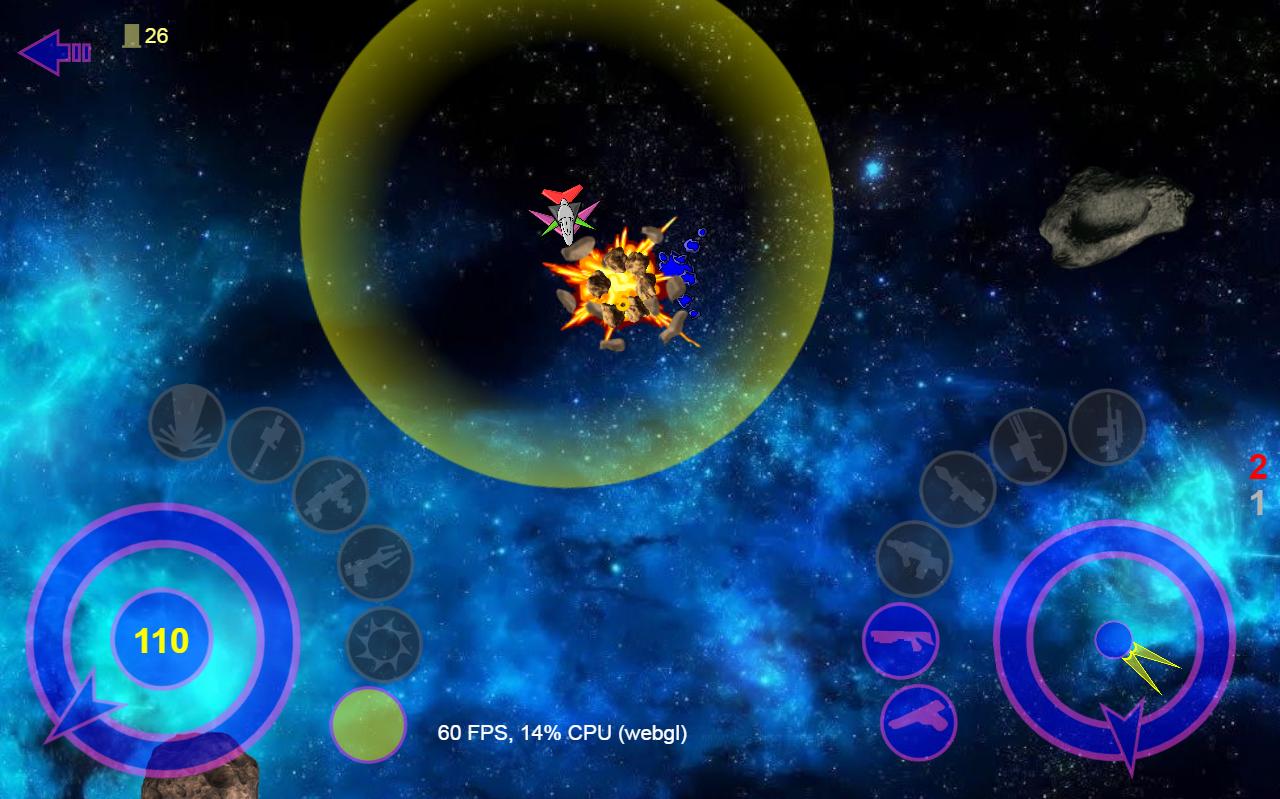
Task: Select the rocket launcher weapon icon
Action: [957, 490]
